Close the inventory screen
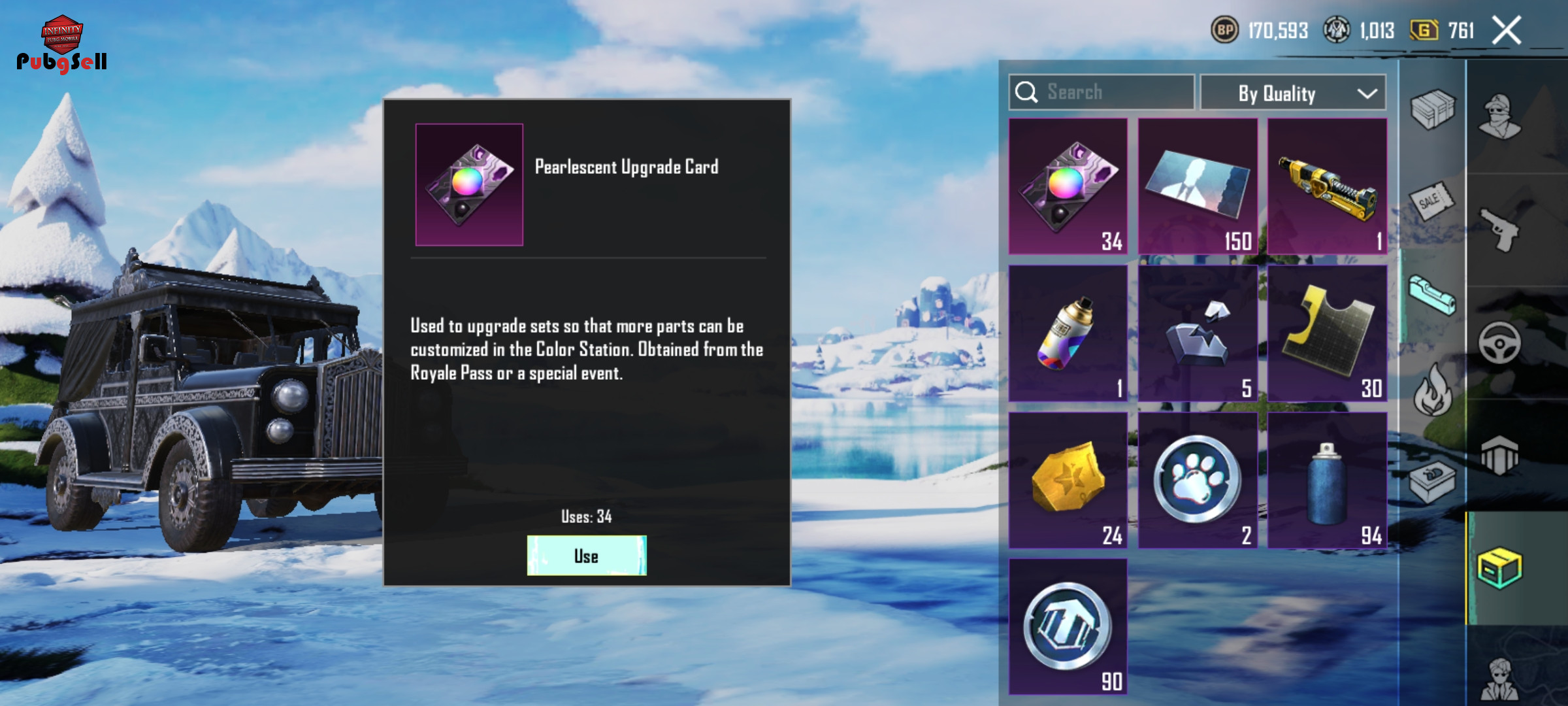 (1507, 31)
